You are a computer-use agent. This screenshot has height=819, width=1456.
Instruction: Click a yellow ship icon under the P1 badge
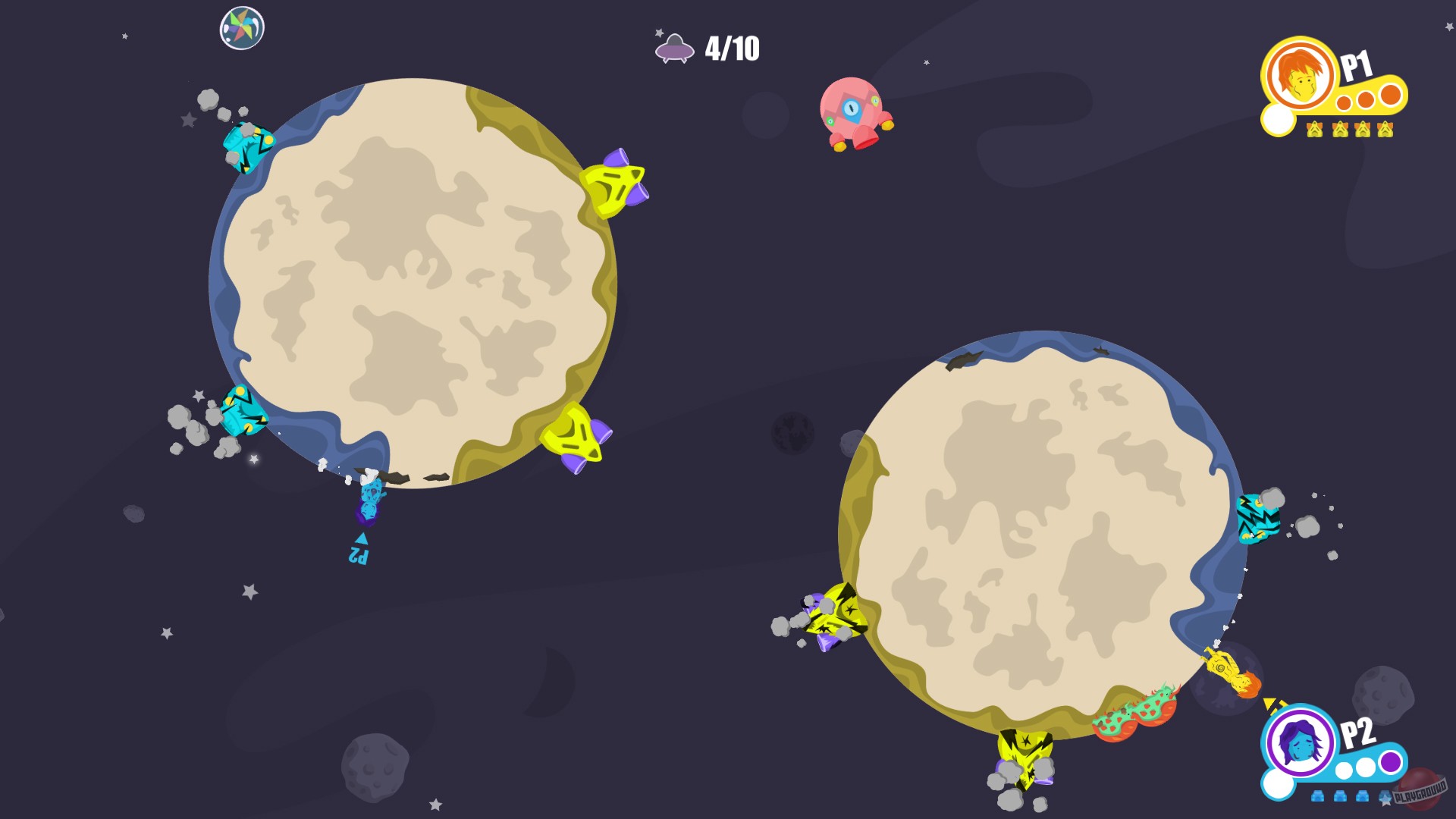[x=1314, y=130]
